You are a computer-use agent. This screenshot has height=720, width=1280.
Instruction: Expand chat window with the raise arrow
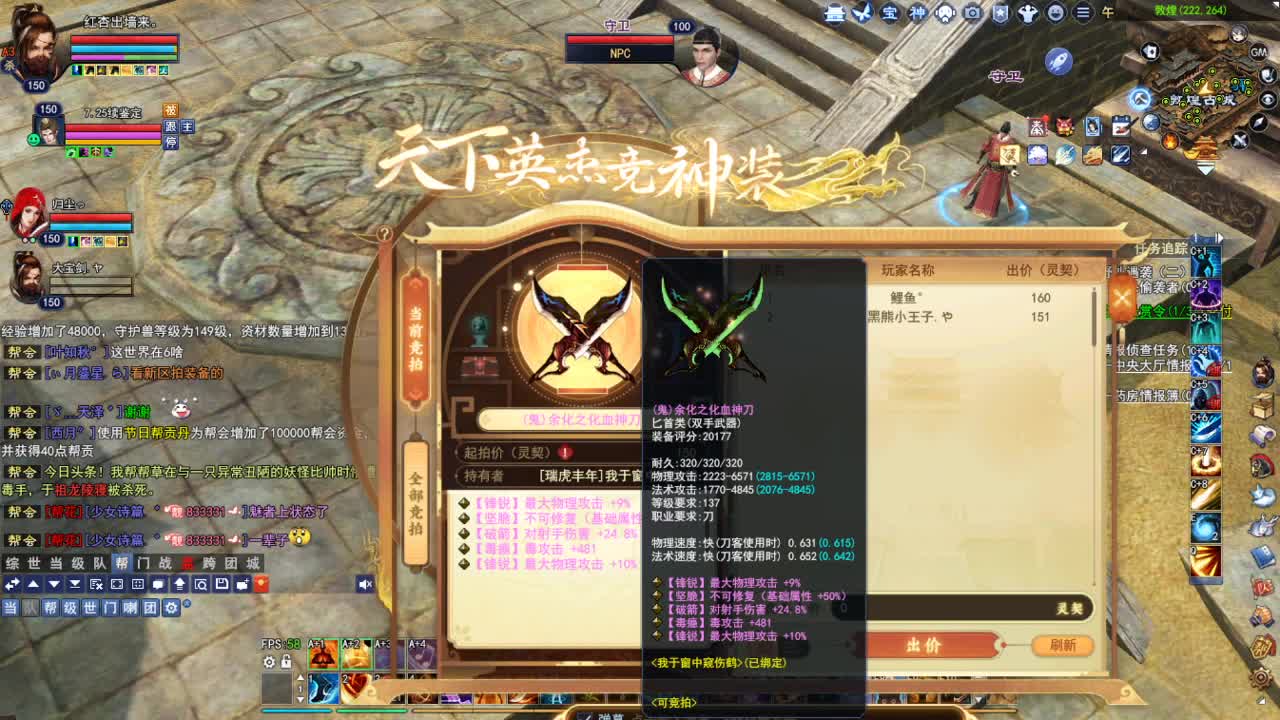180,584
